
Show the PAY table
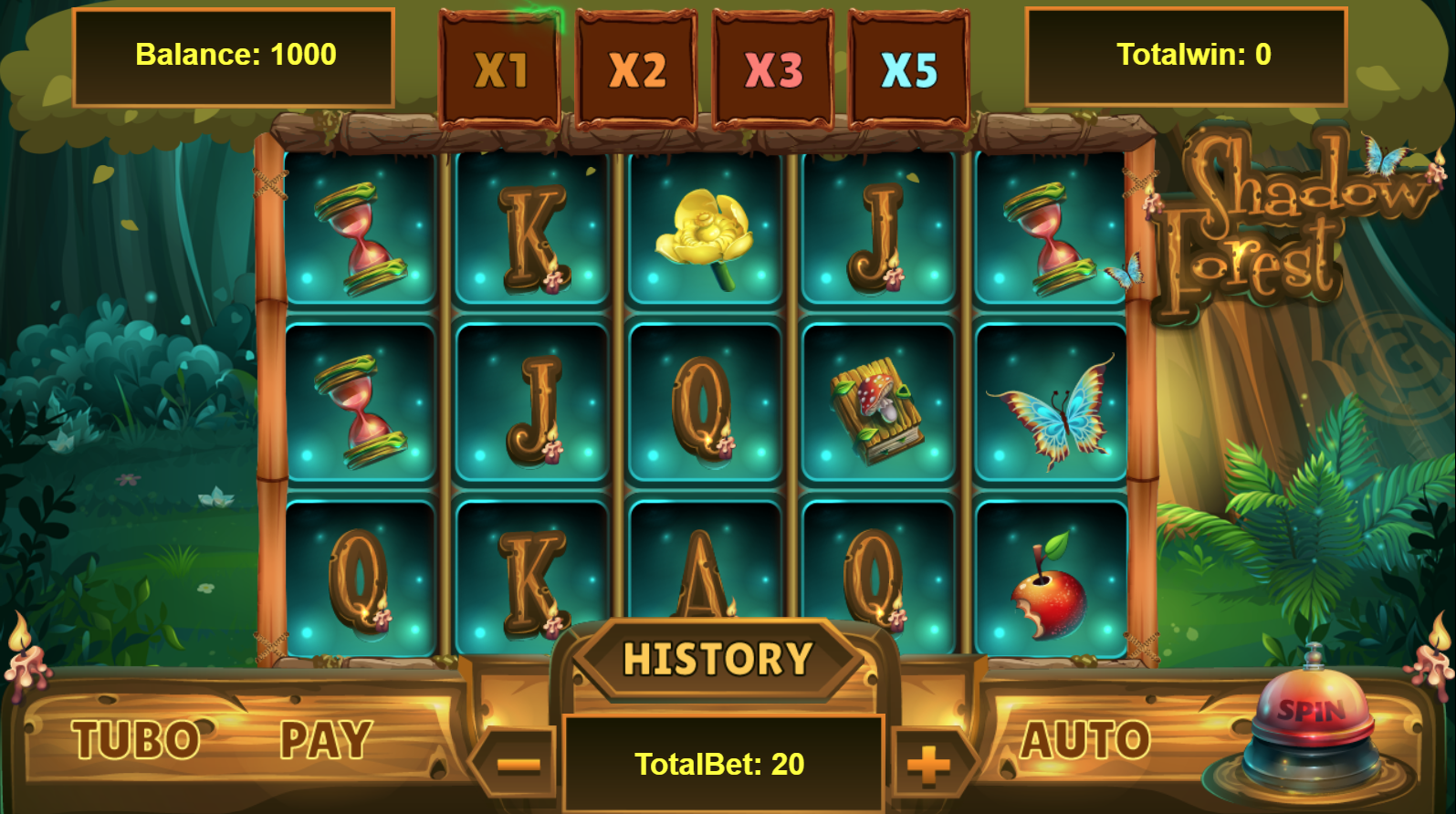pos(326,739)
